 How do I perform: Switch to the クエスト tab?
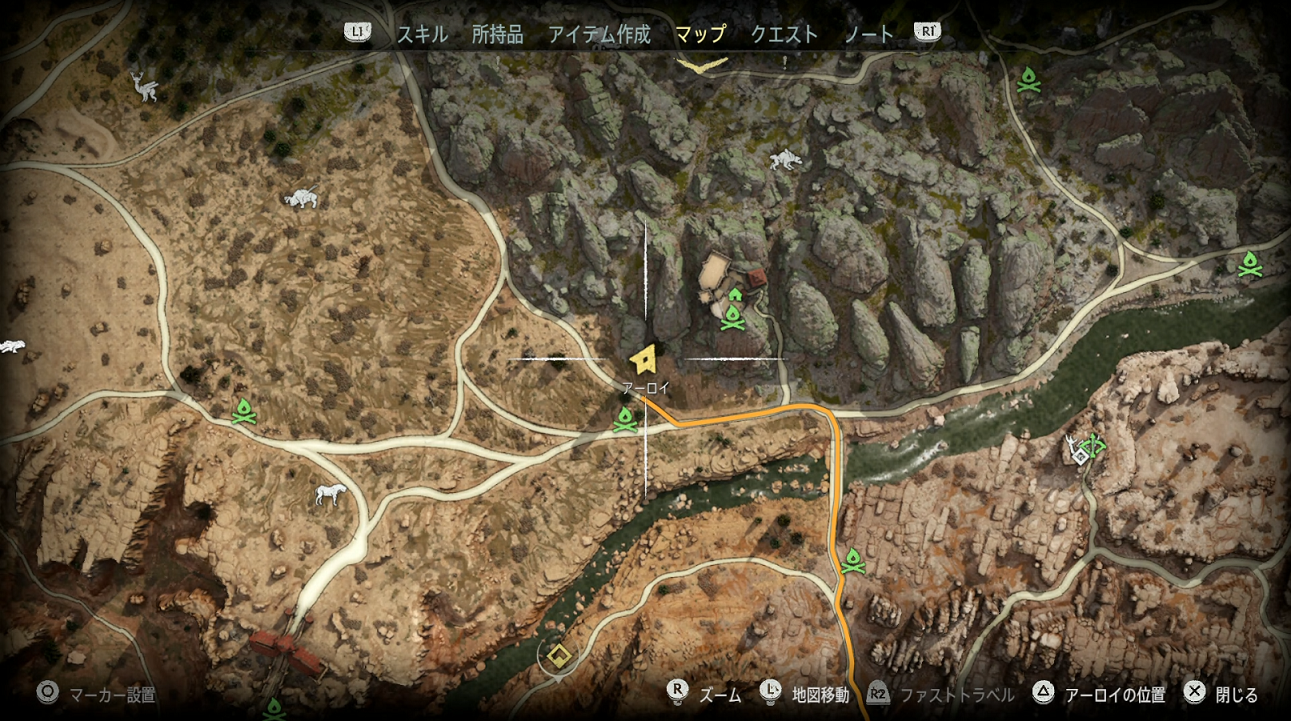784,33
